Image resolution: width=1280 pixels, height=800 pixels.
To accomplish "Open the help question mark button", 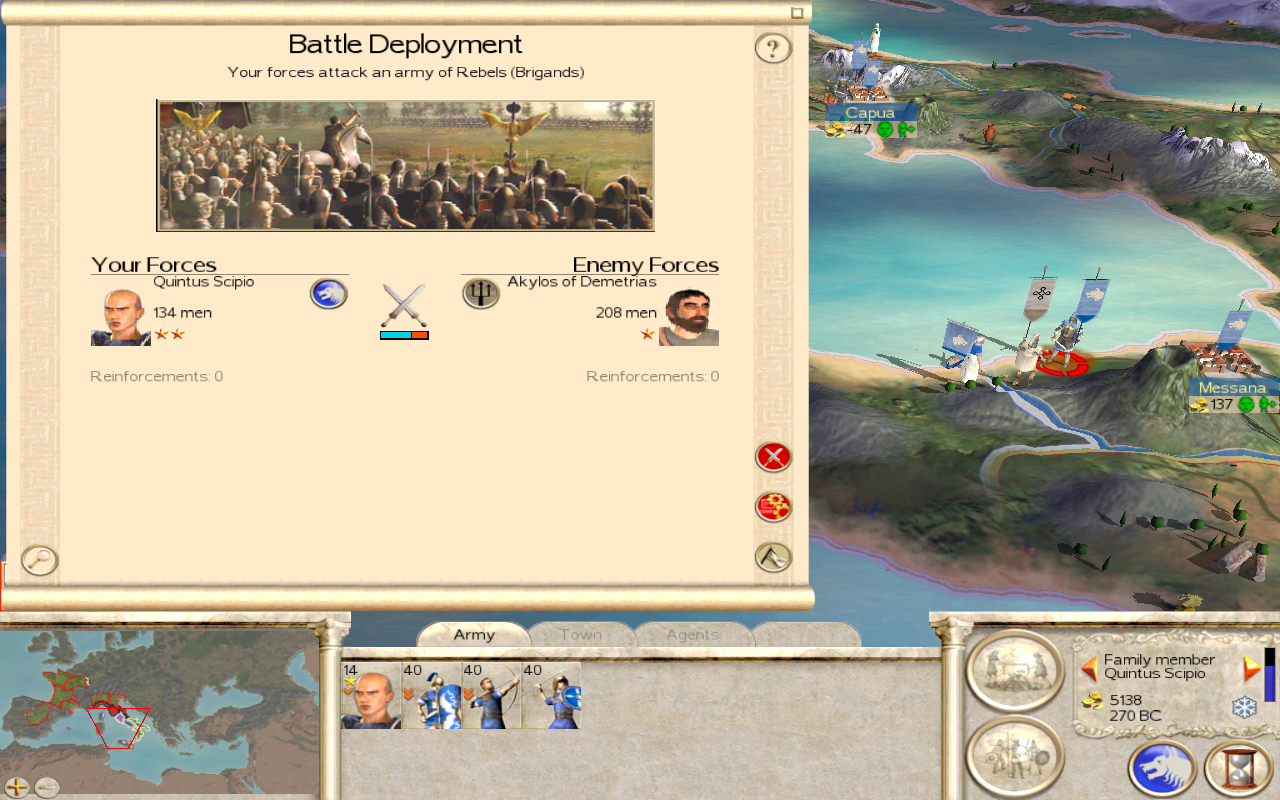I will point(773,48).
